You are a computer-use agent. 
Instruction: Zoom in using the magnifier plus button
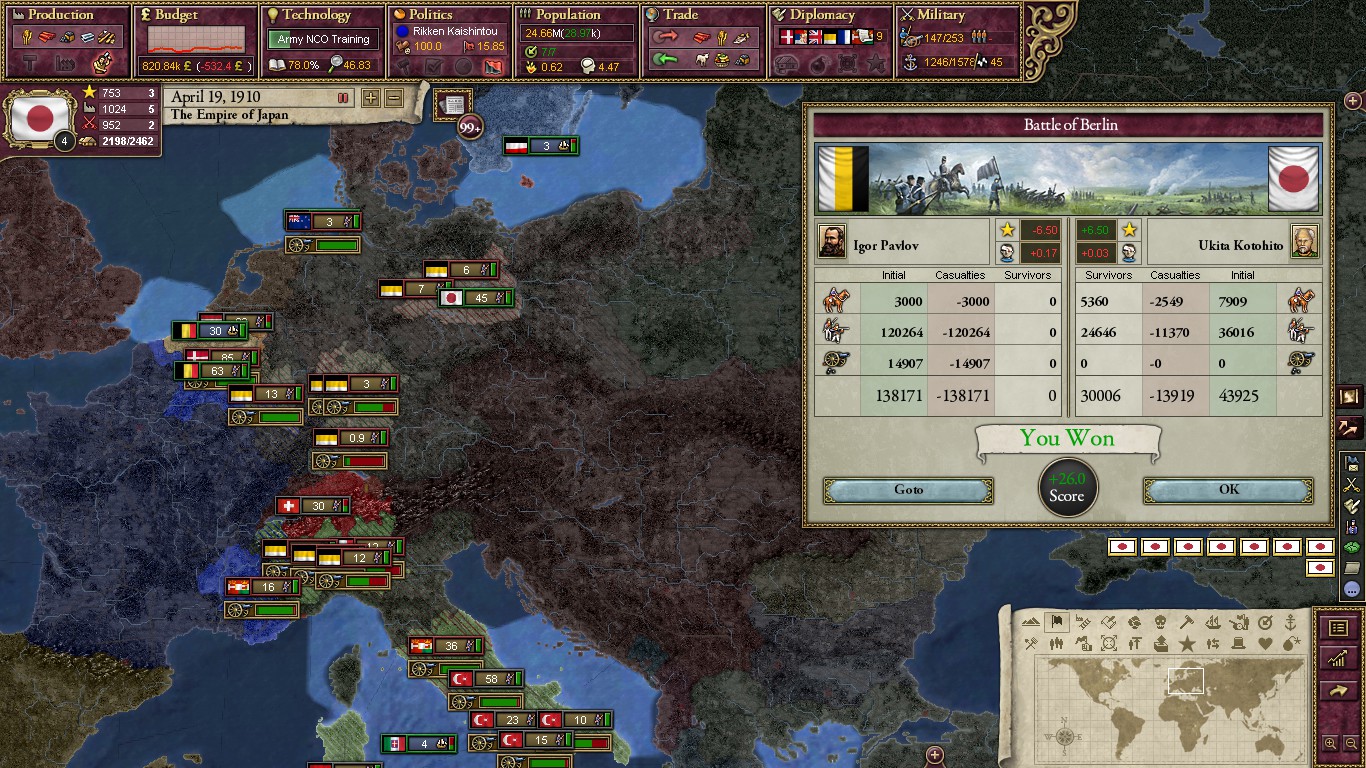pos(1330,743)
